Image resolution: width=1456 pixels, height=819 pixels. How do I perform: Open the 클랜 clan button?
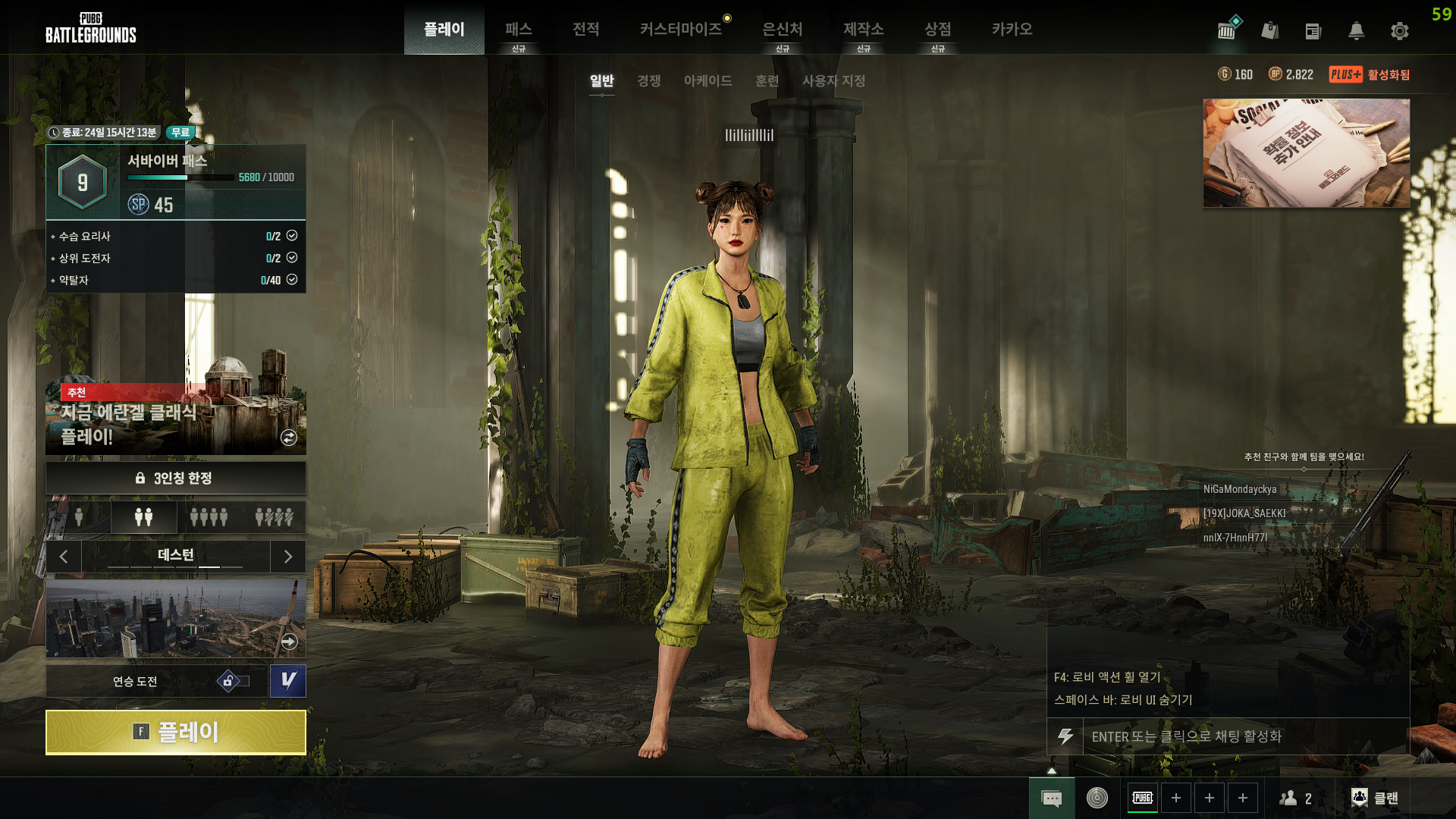point(1376,798)
